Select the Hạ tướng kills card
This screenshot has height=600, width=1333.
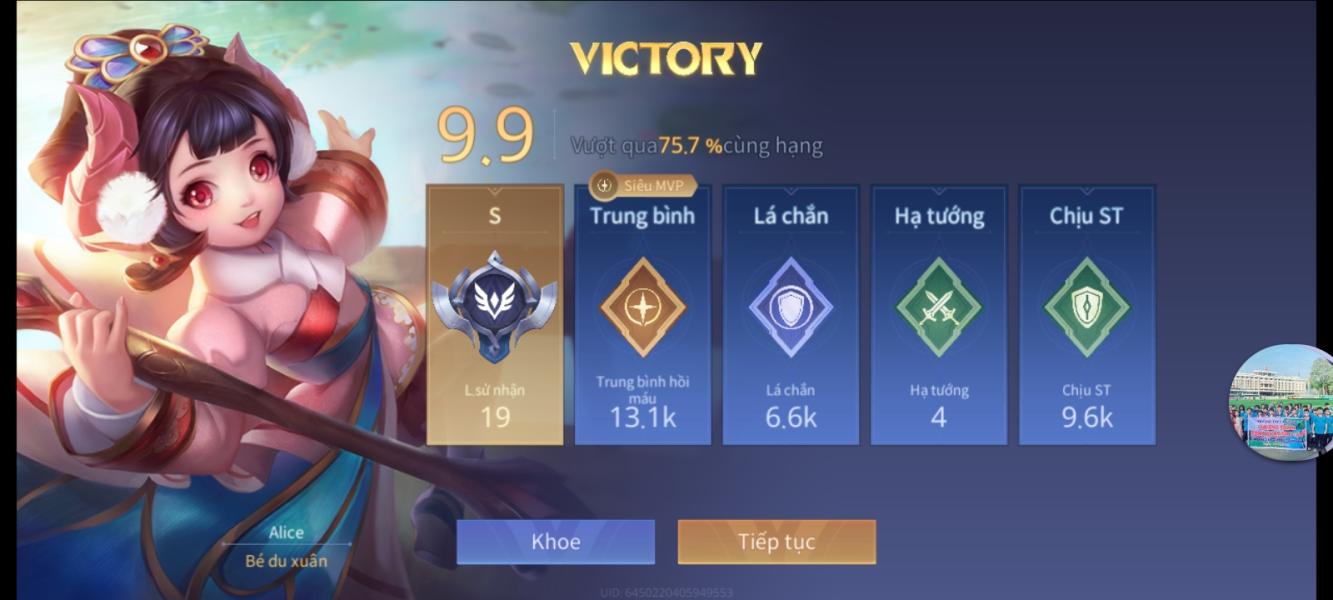(938, 315)
